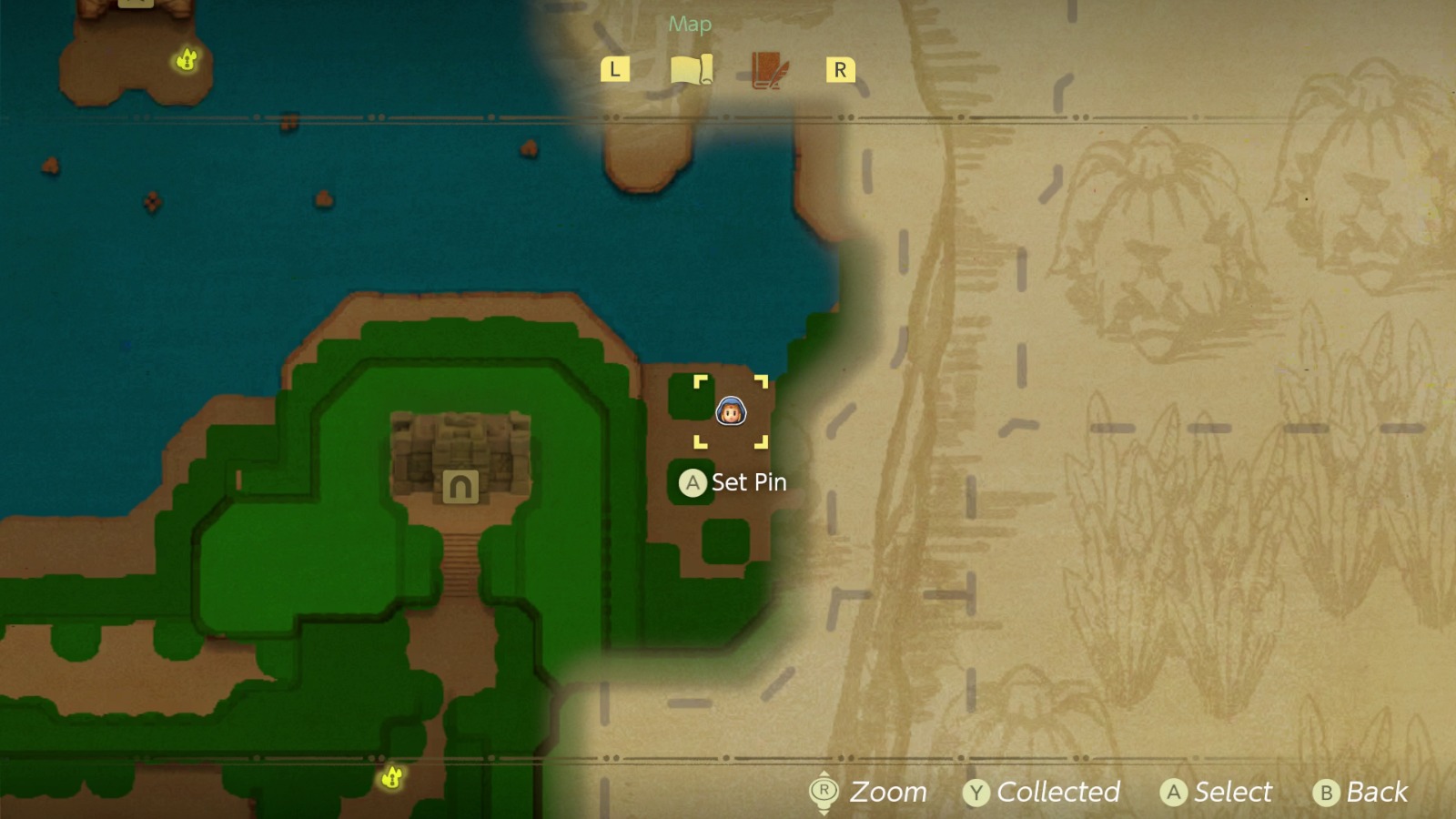Select the map scroll icon

[x=693, y=68]
